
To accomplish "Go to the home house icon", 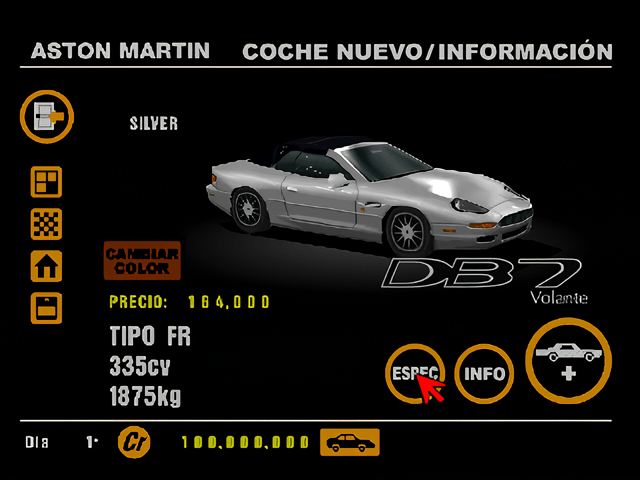I will 47,266.
